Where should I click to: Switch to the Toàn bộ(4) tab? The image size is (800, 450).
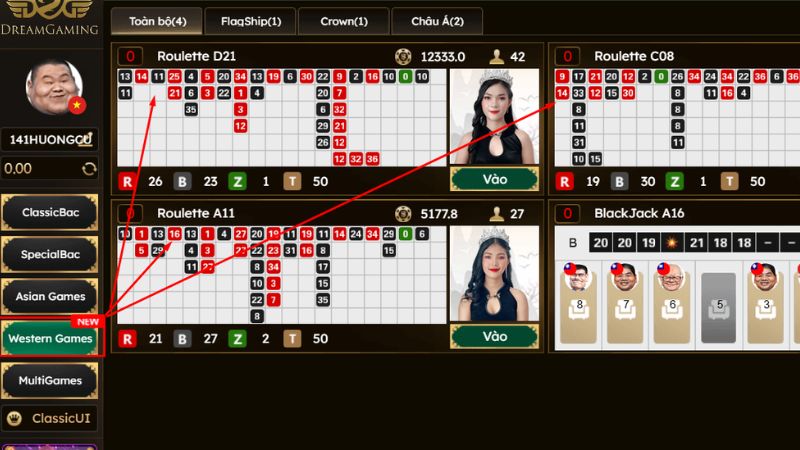click(156, 20)
